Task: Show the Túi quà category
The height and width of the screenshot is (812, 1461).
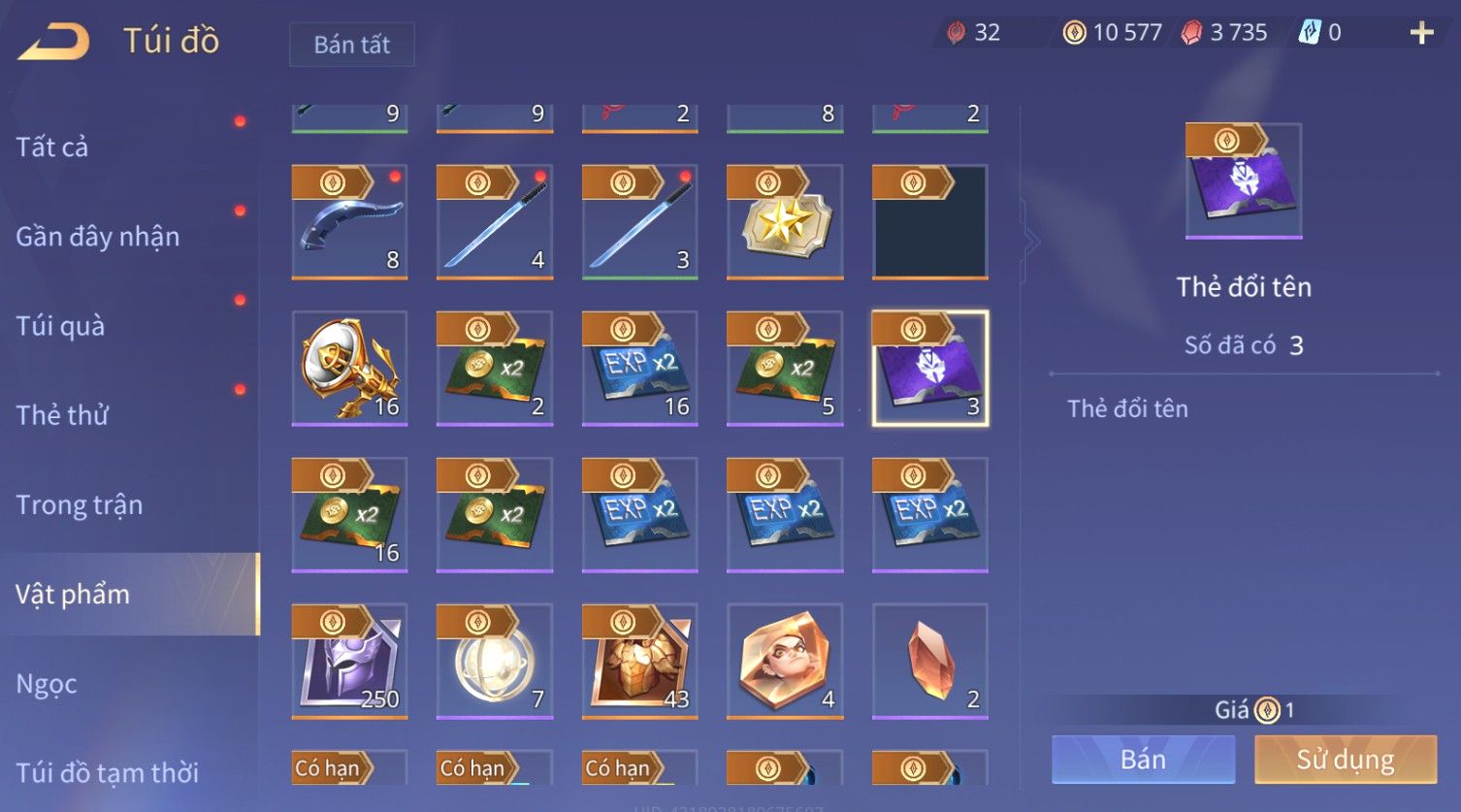Action: click(60, 326)
